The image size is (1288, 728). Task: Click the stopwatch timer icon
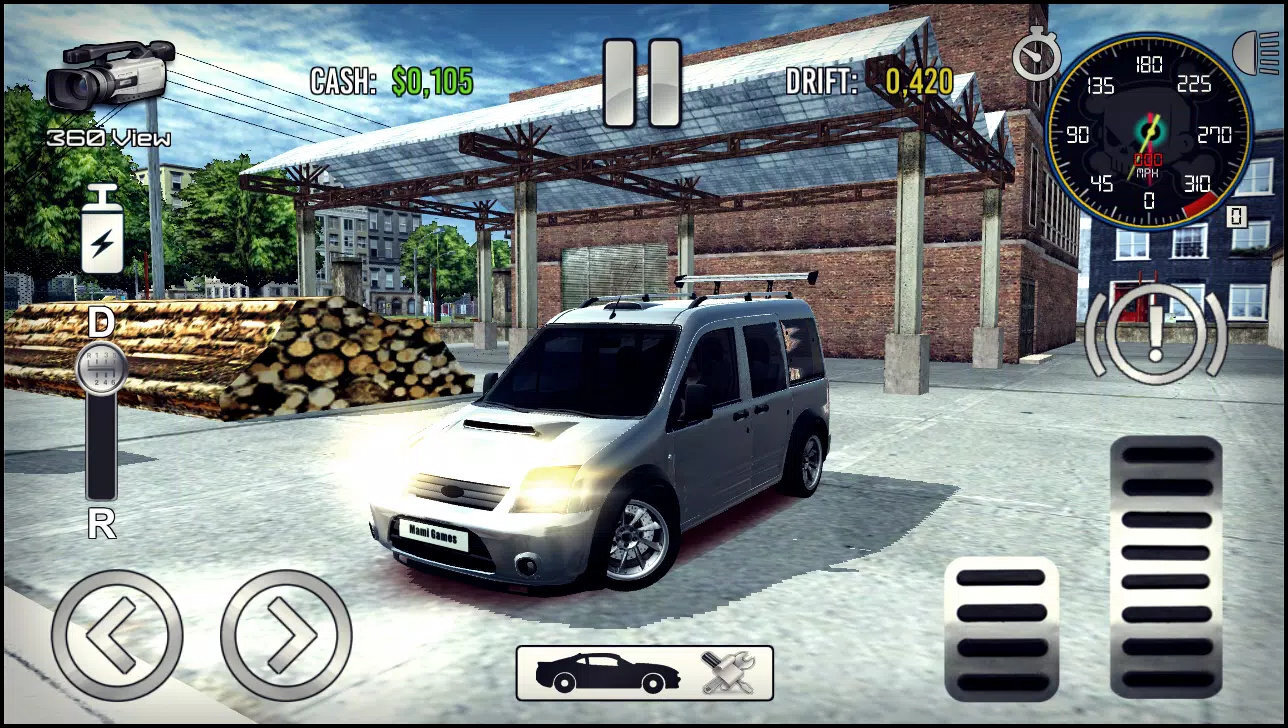1035,55
